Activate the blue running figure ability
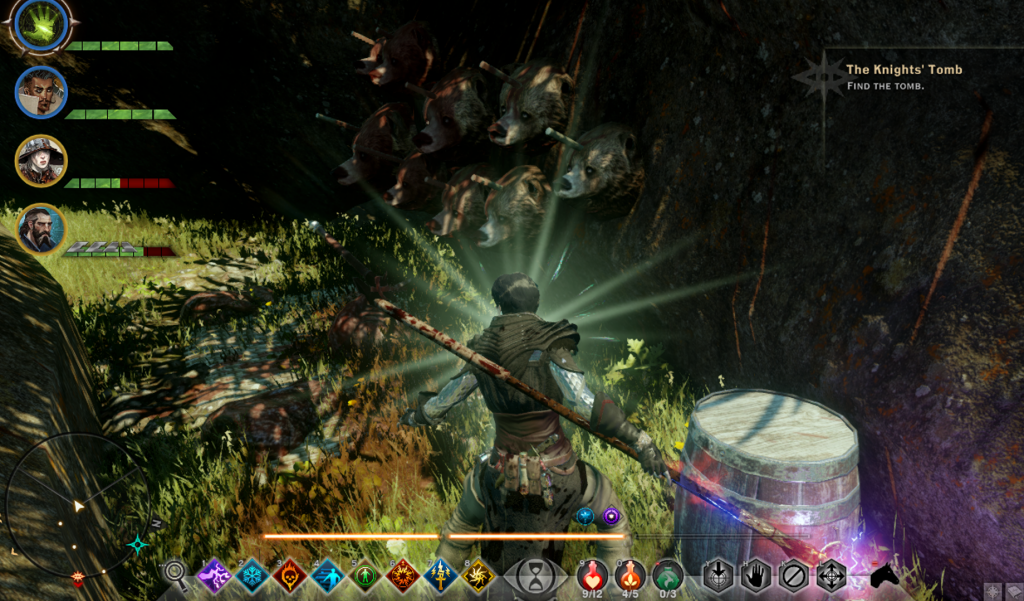 (328, 576)
